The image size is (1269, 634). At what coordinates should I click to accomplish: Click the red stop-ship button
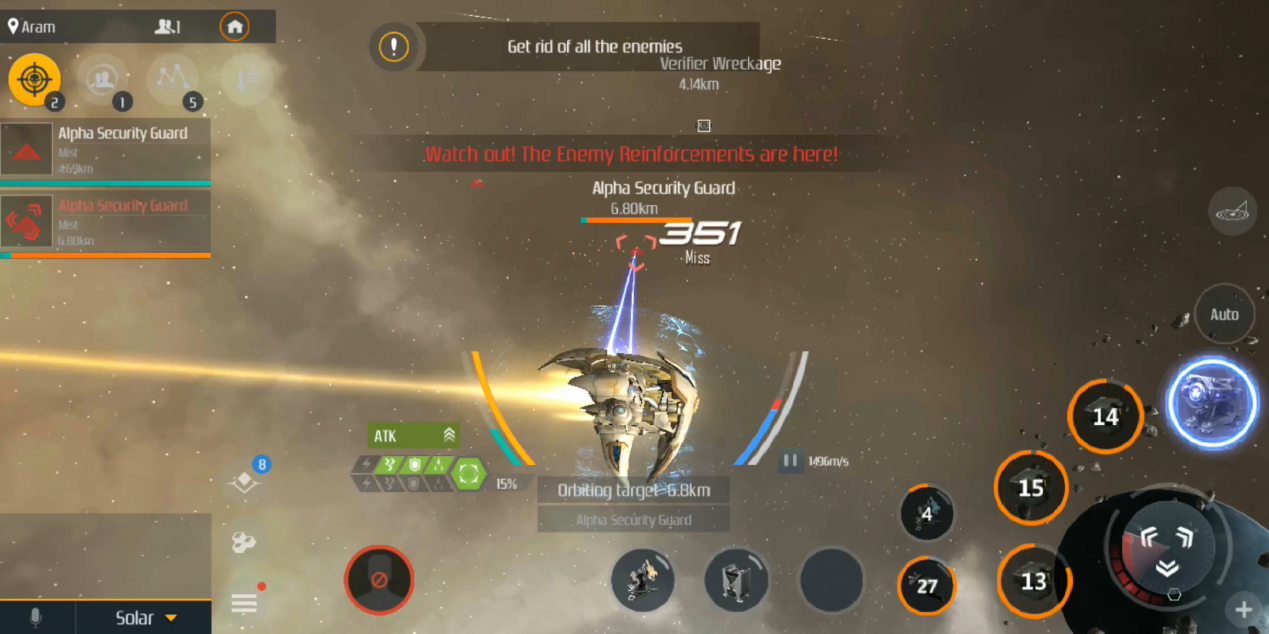(379, 580)
